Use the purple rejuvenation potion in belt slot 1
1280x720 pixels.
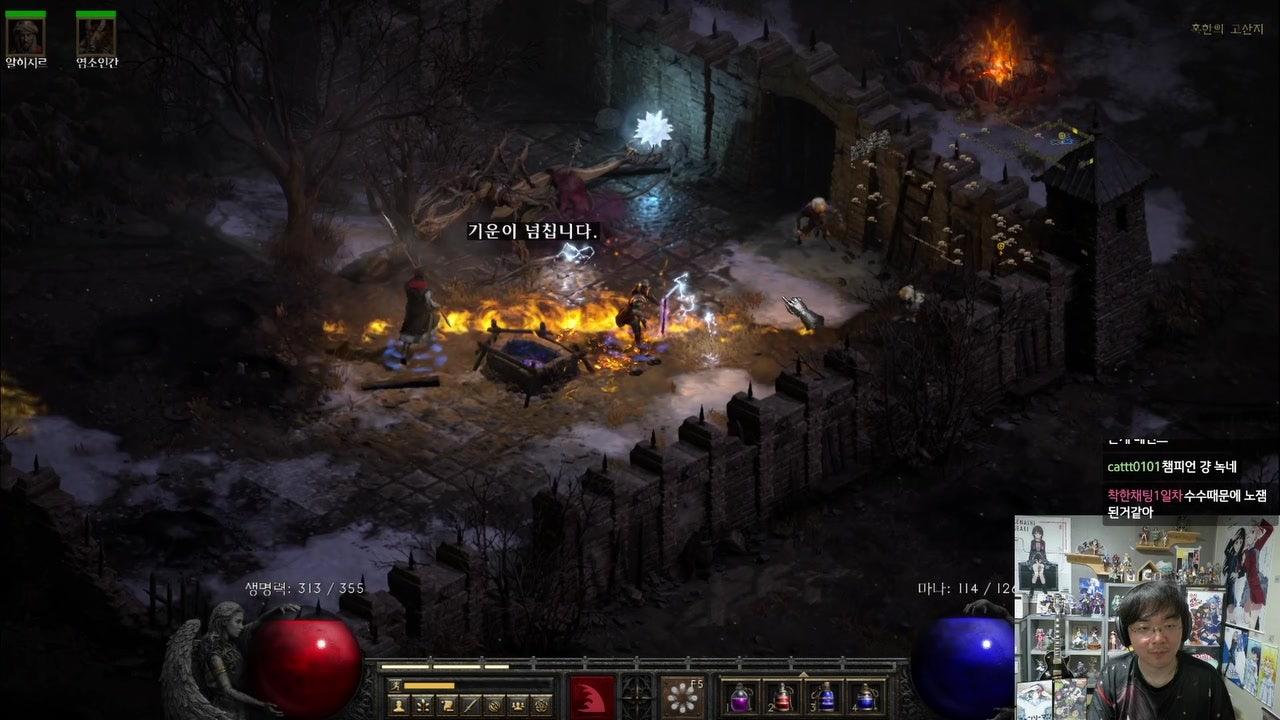click(x=741, y=696)
